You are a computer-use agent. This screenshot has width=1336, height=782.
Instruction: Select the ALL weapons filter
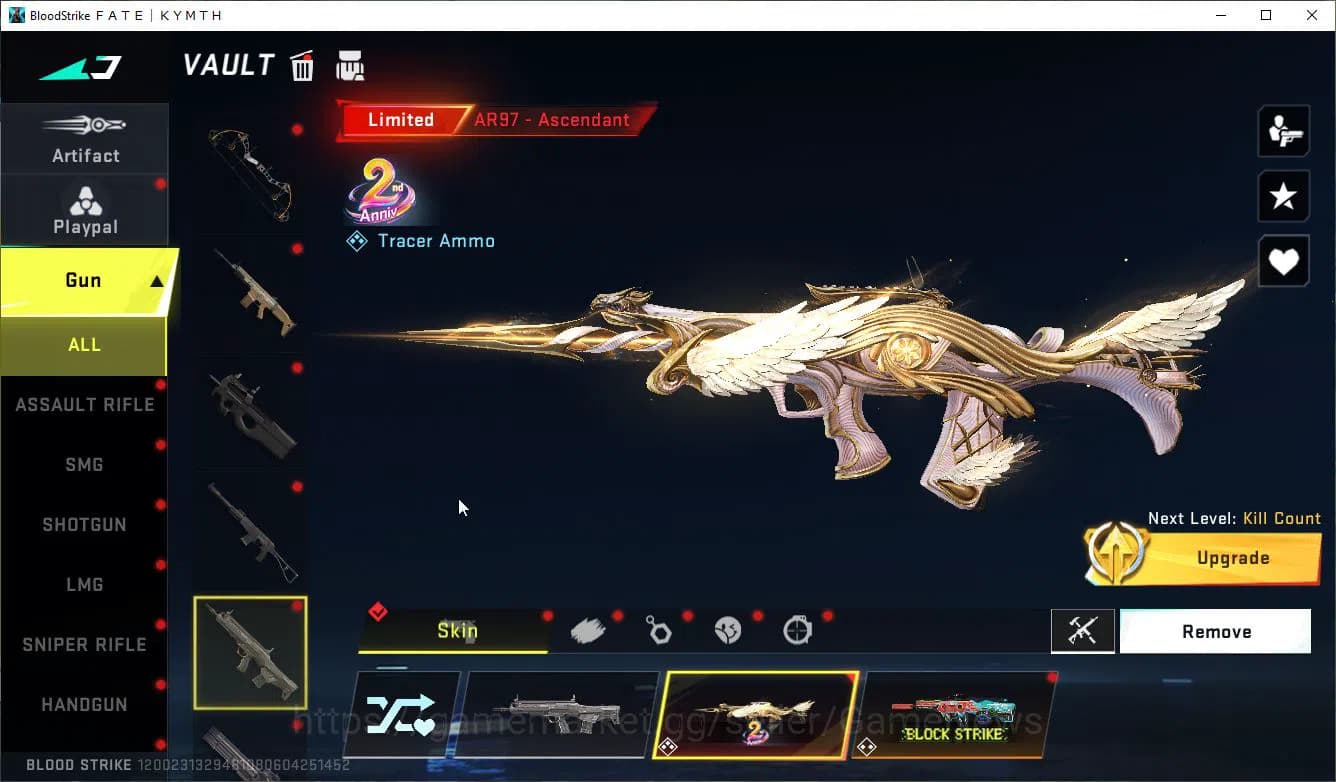tap(84, 344)
